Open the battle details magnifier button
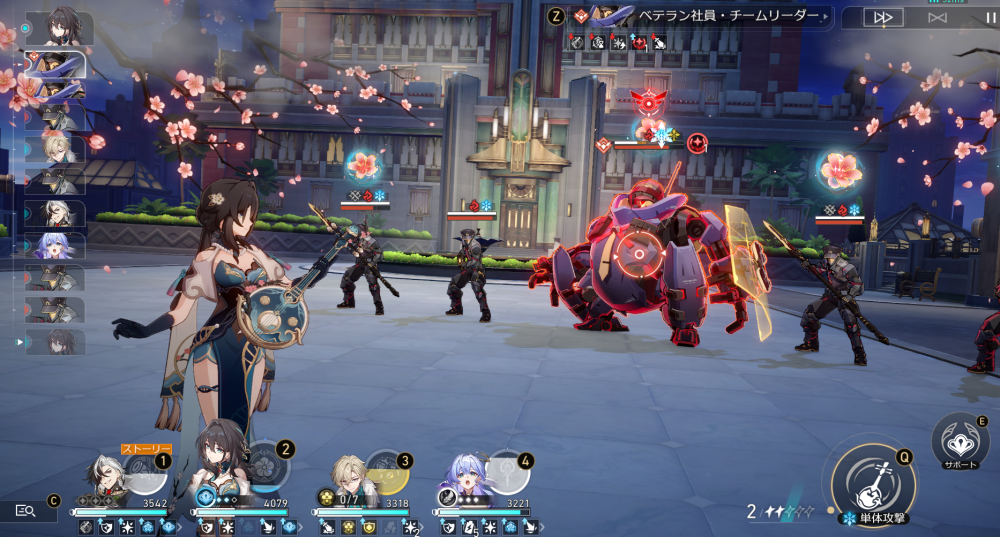1000x537 pixels. [27, 510]
